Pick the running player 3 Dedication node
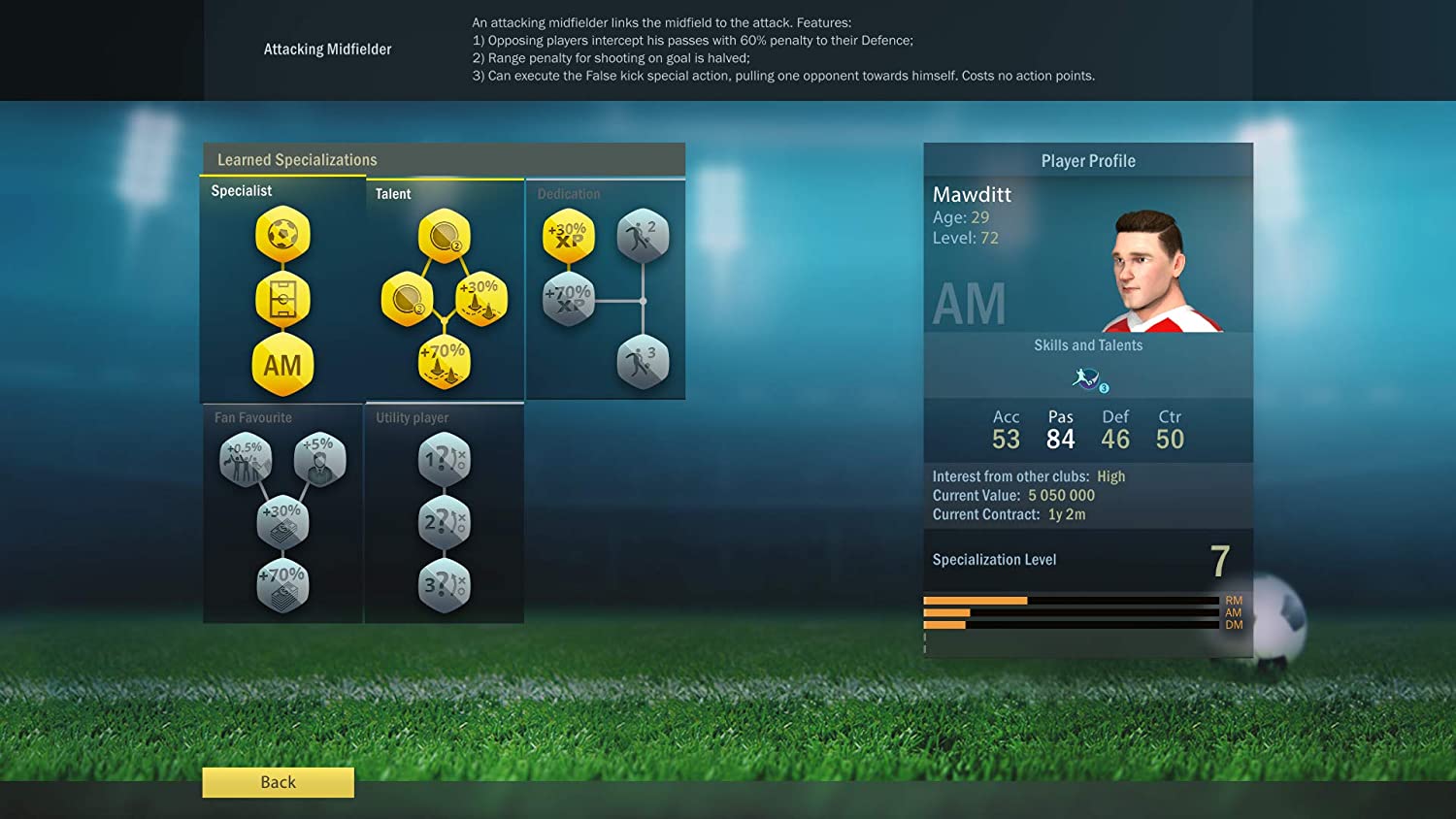Viewport: 1456px width, 819px height. pos(643,362)
